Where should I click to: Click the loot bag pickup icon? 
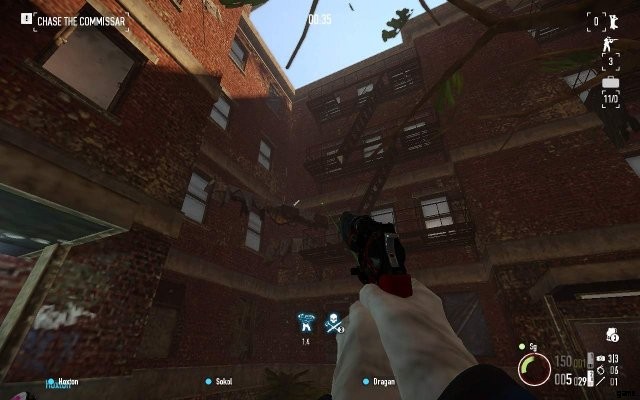(x=611, y=335)
